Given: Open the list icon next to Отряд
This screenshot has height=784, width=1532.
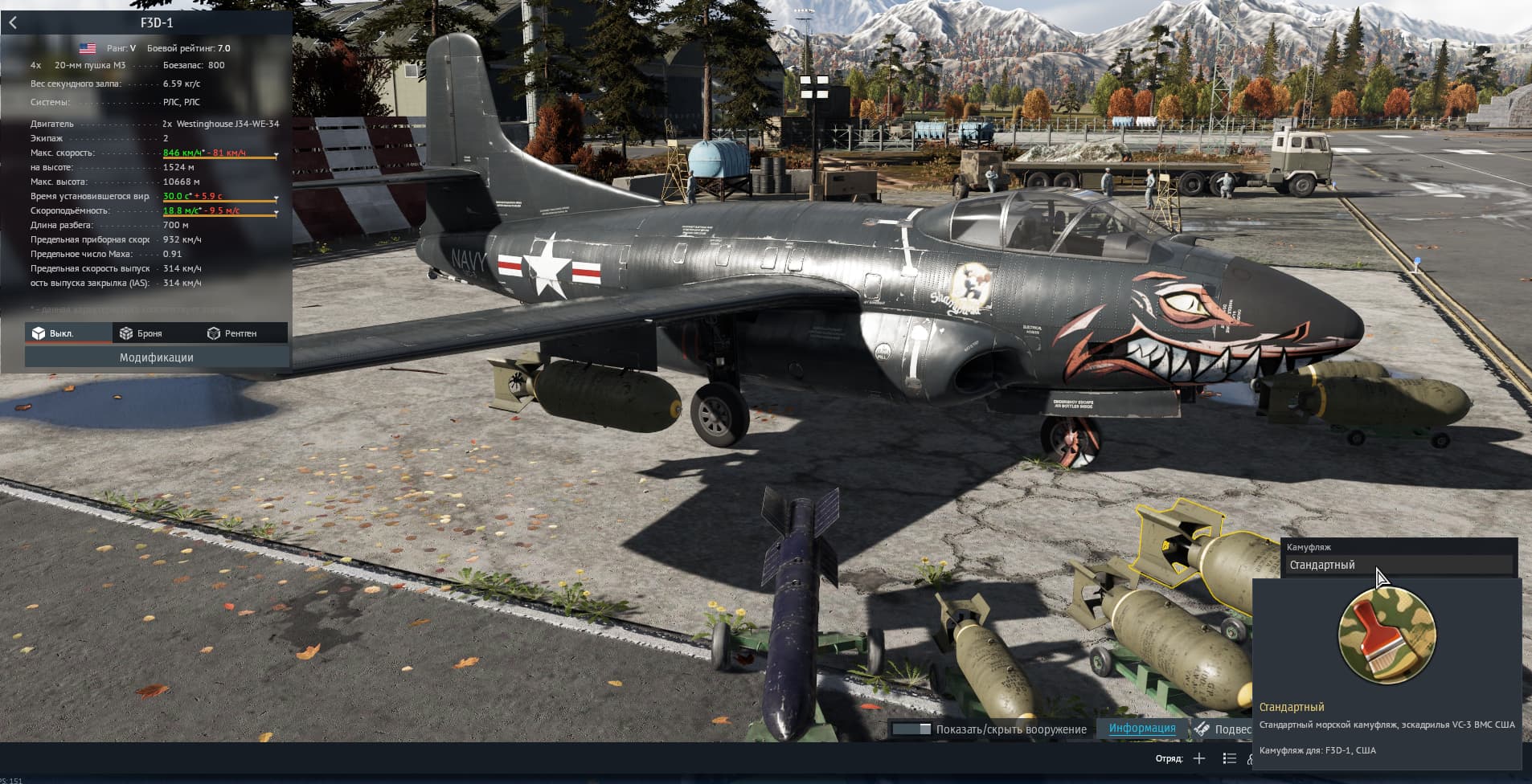Looking at the screenshot, I should coord(1229,758).
